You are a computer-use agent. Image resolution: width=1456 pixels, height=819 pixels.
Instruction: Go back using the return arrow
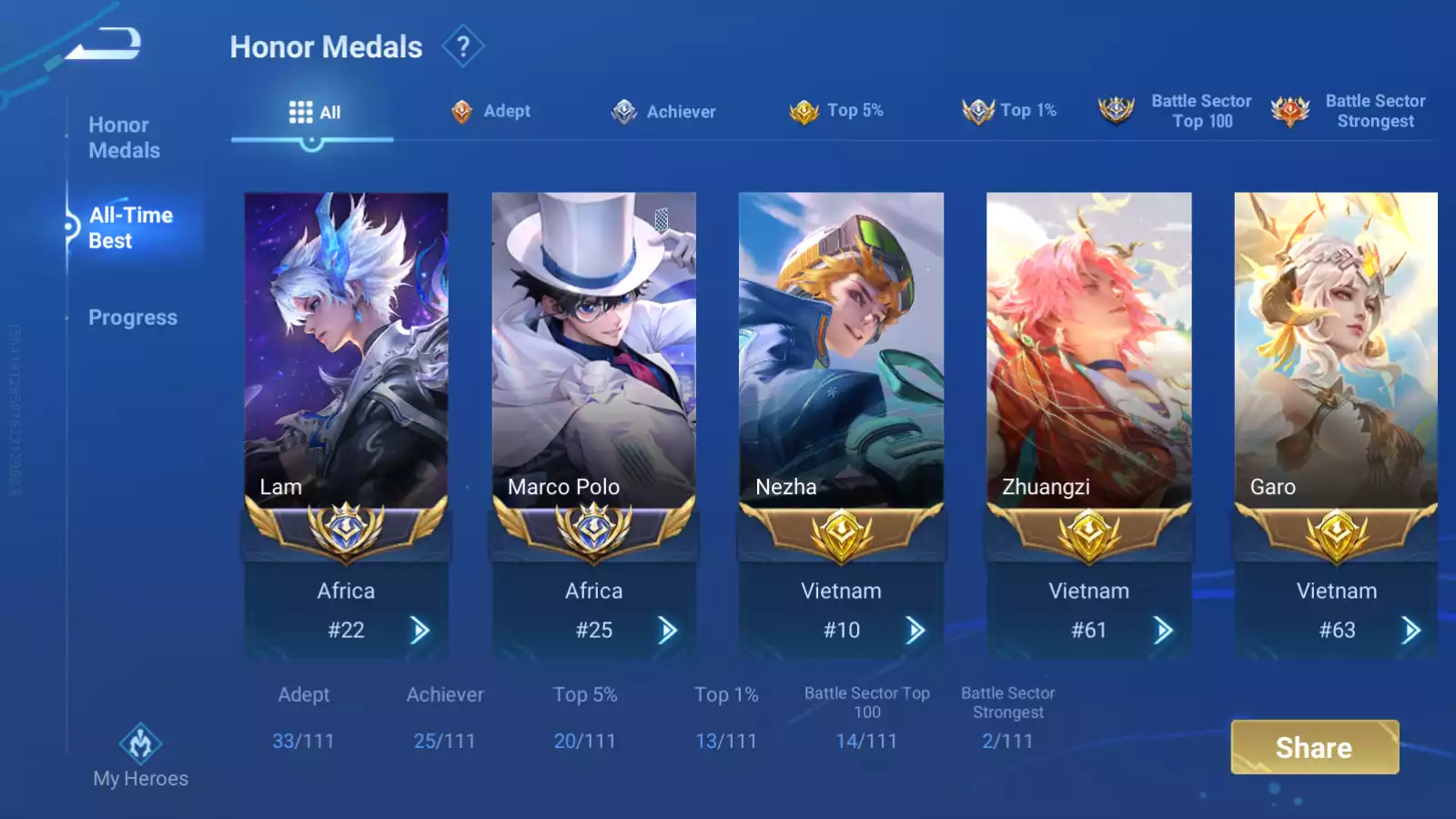click(x=106, y=44)
